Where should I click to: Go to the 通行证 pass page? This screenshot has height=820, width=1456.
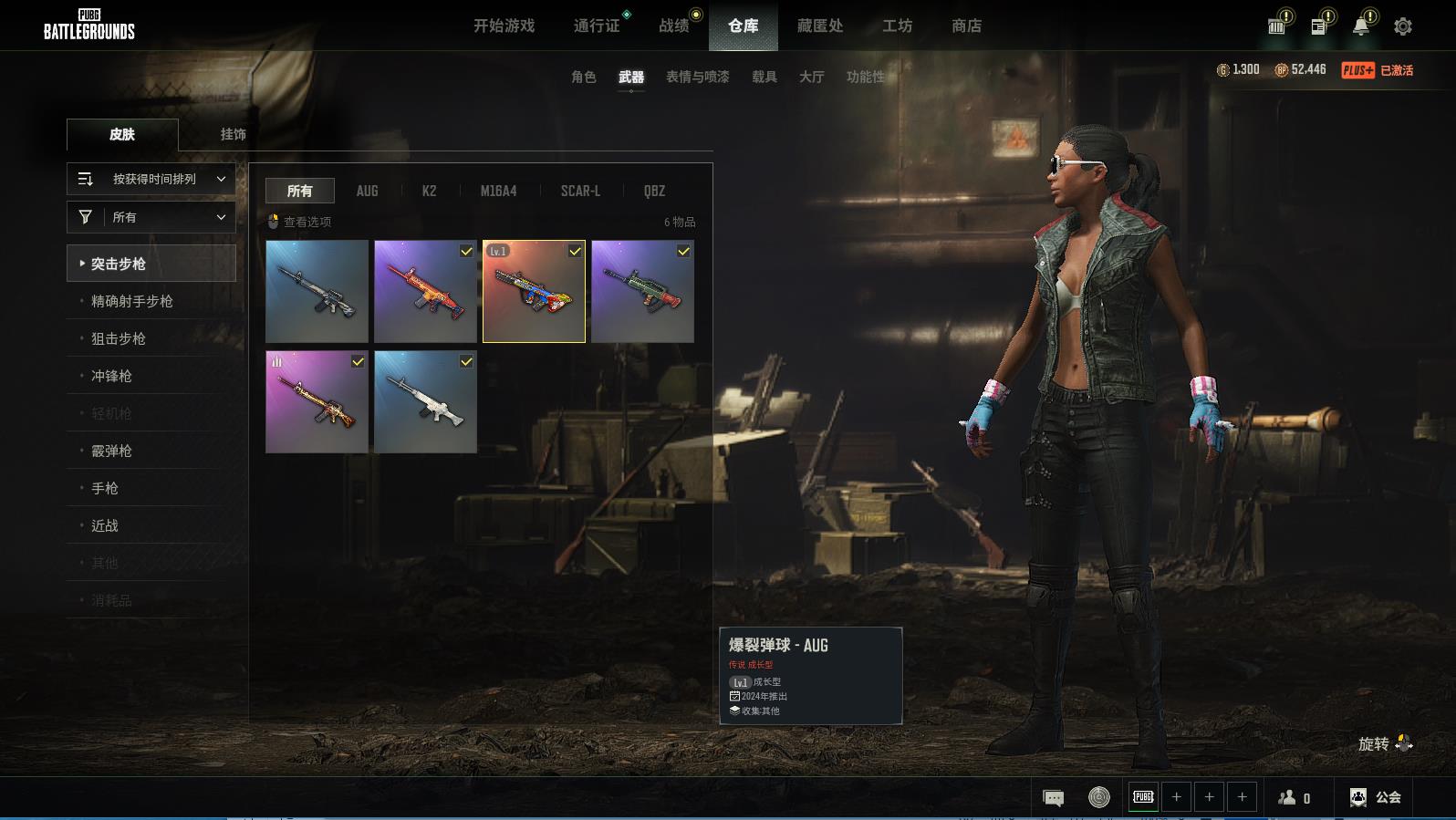point(597,26)
